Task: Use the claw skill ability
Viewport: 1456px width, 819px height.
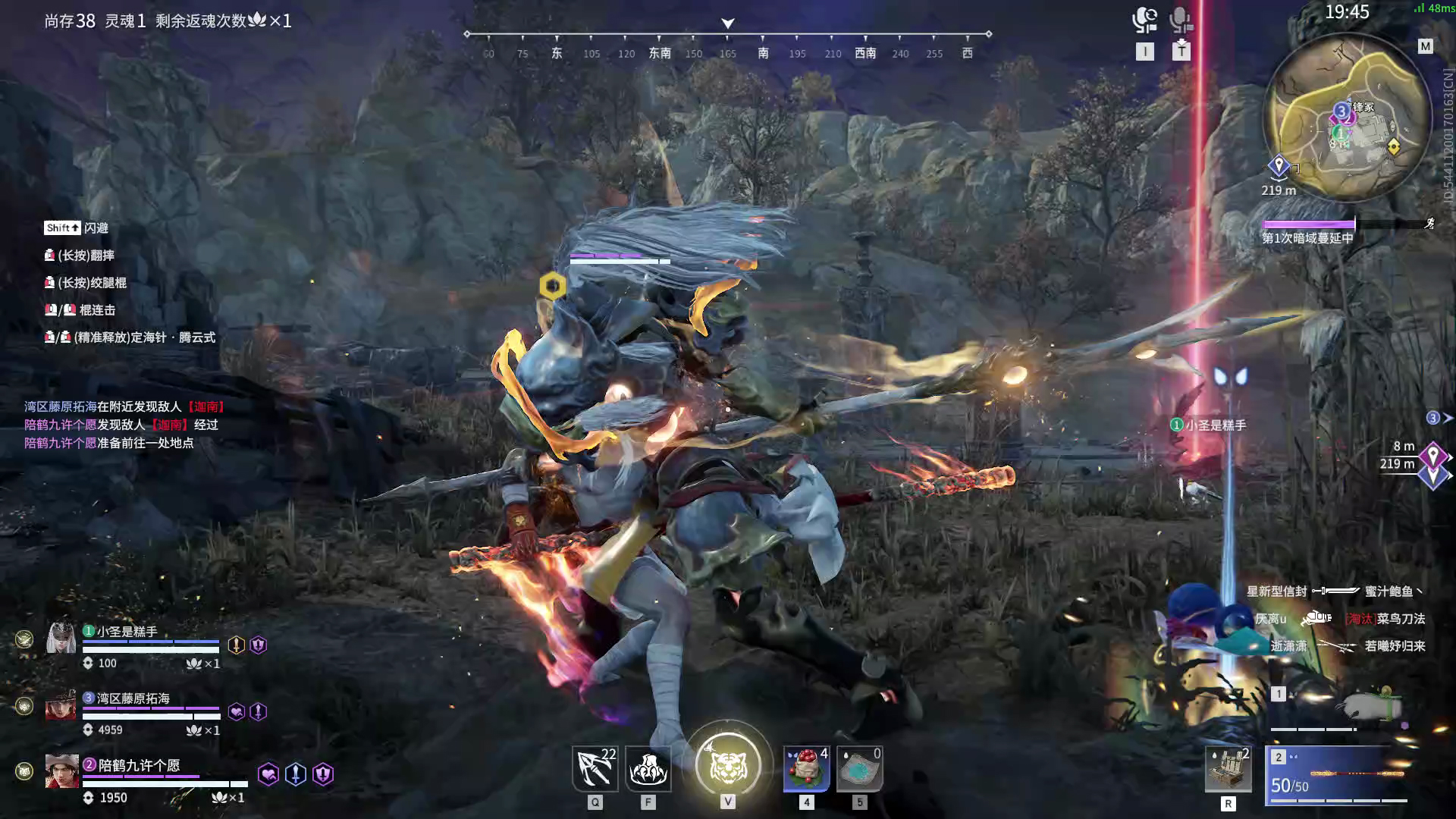Action: (648, 768)
